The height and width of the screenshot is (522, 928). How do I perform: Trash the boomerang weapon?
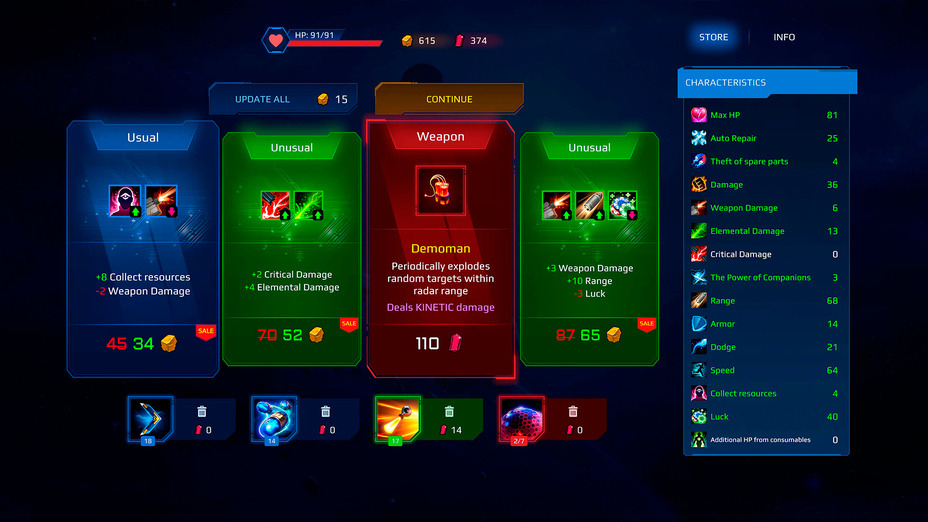(202, 411)
